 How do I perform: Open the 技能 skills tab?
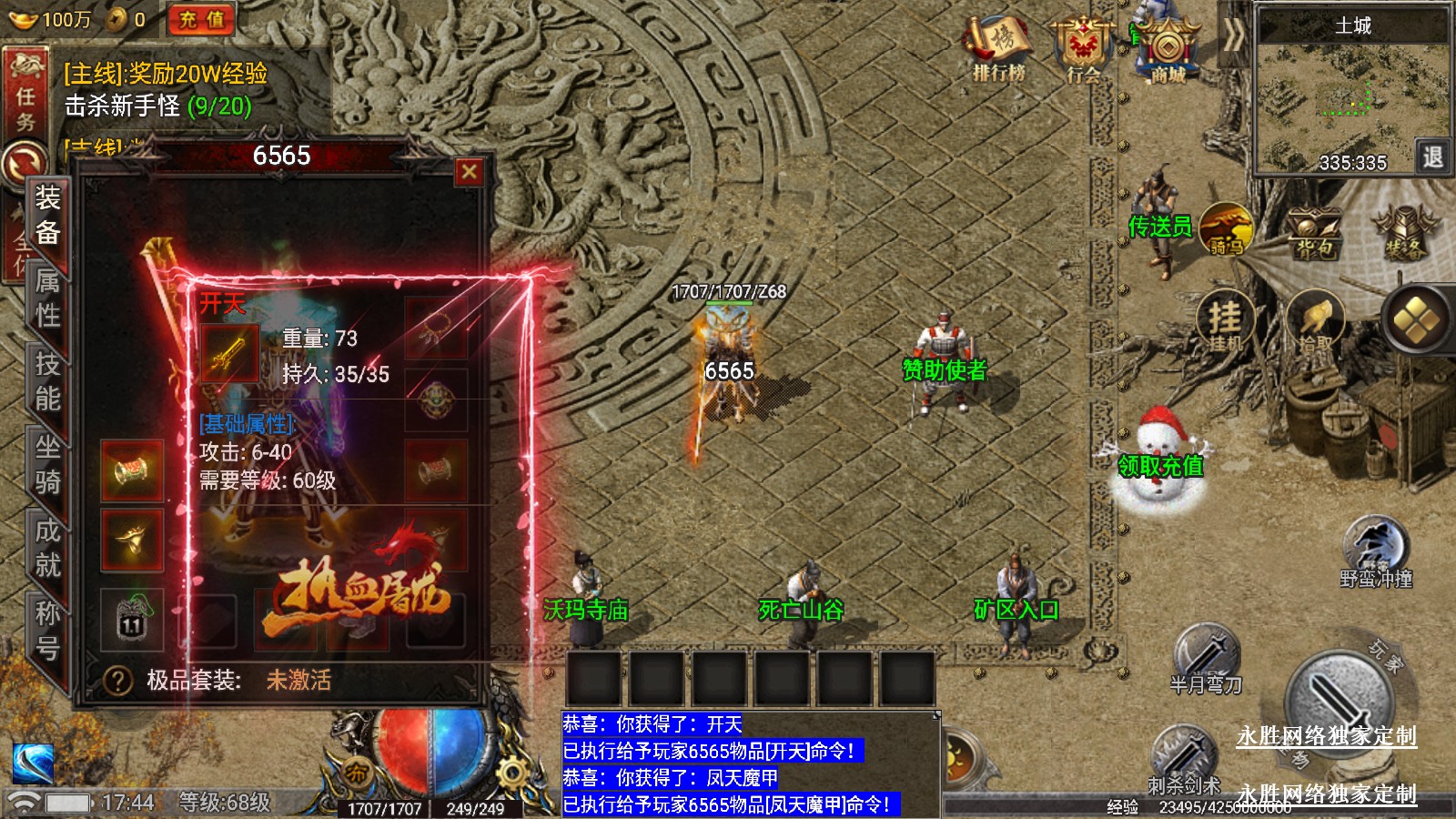tap(48, 381)
